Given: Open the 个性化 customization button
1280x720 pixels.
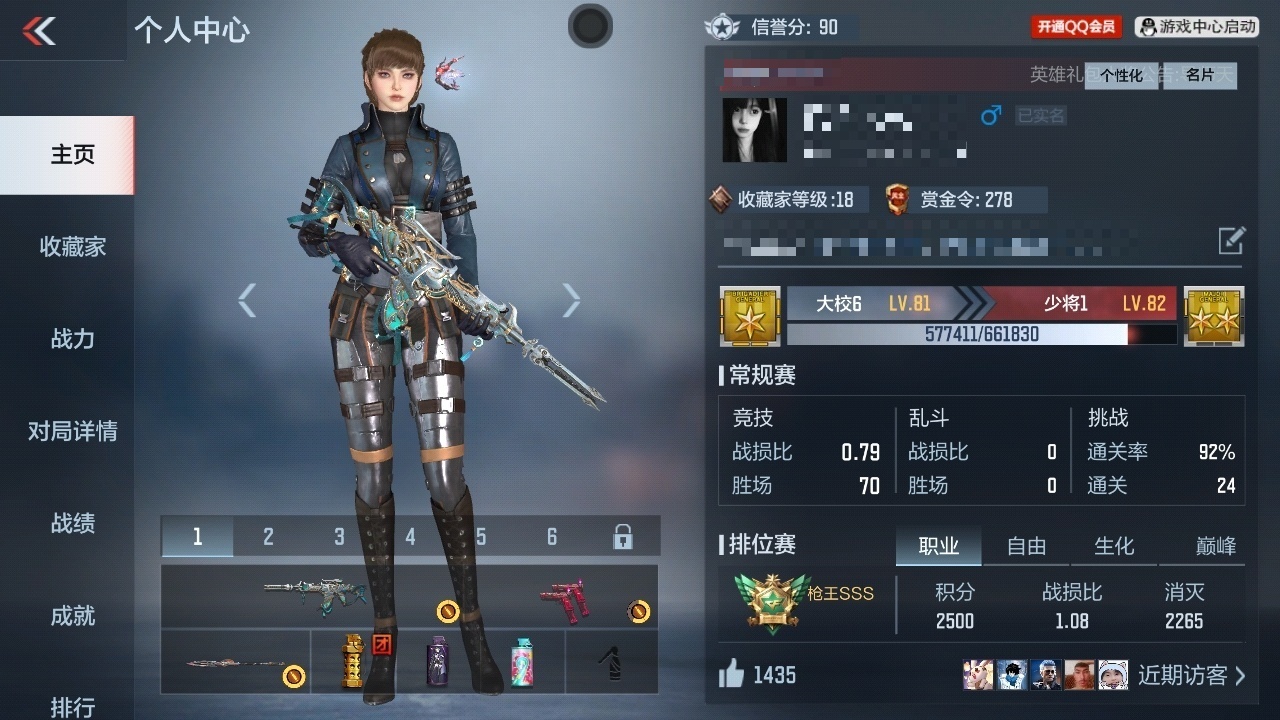Looking at the screenshot, I should point(1121,76).
